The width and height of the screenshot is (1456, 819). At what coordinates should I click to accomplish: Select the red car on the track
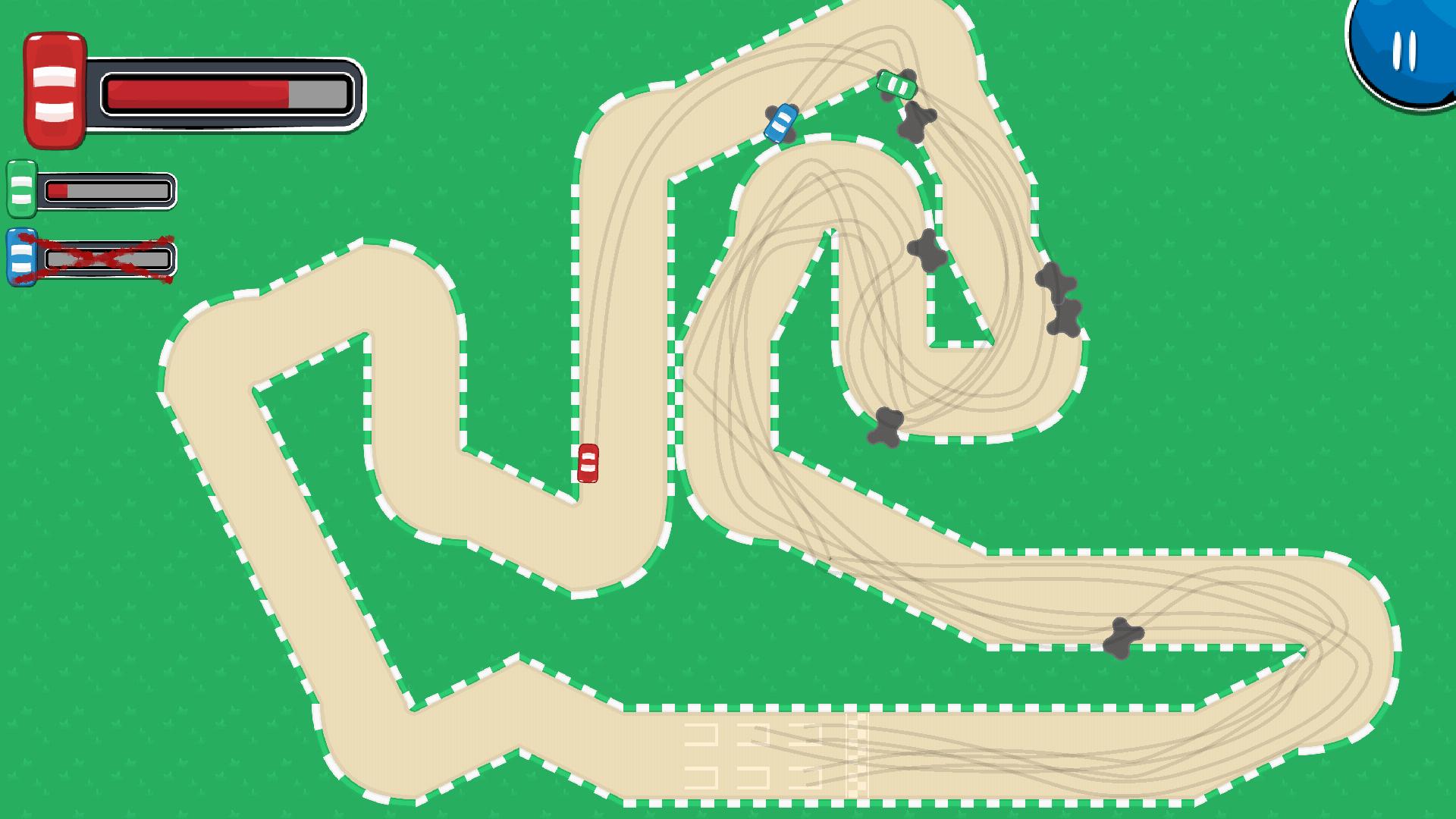589,463
